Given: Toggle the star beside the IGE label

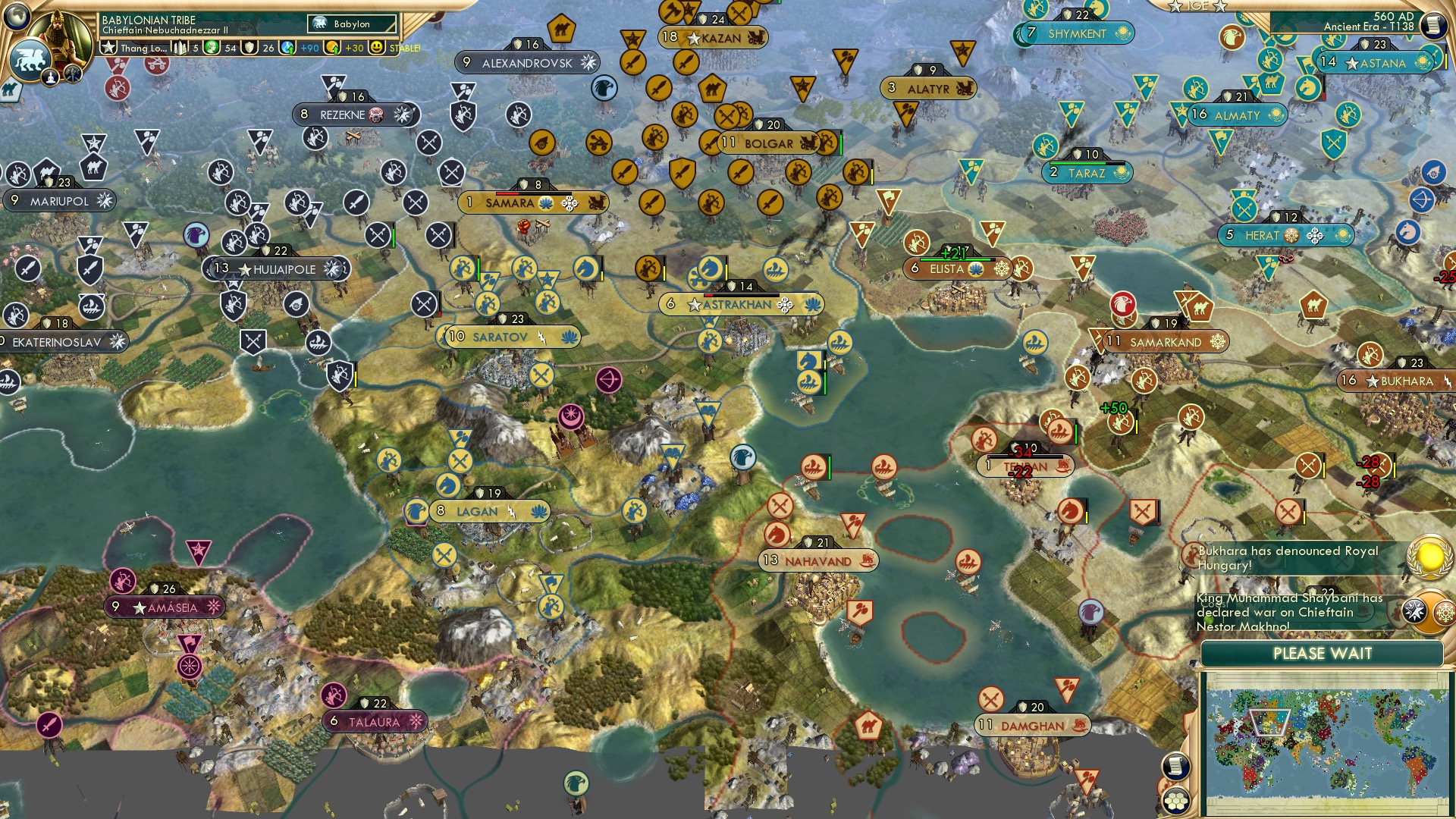Looking at the screenshot, I should point(1175,8).
